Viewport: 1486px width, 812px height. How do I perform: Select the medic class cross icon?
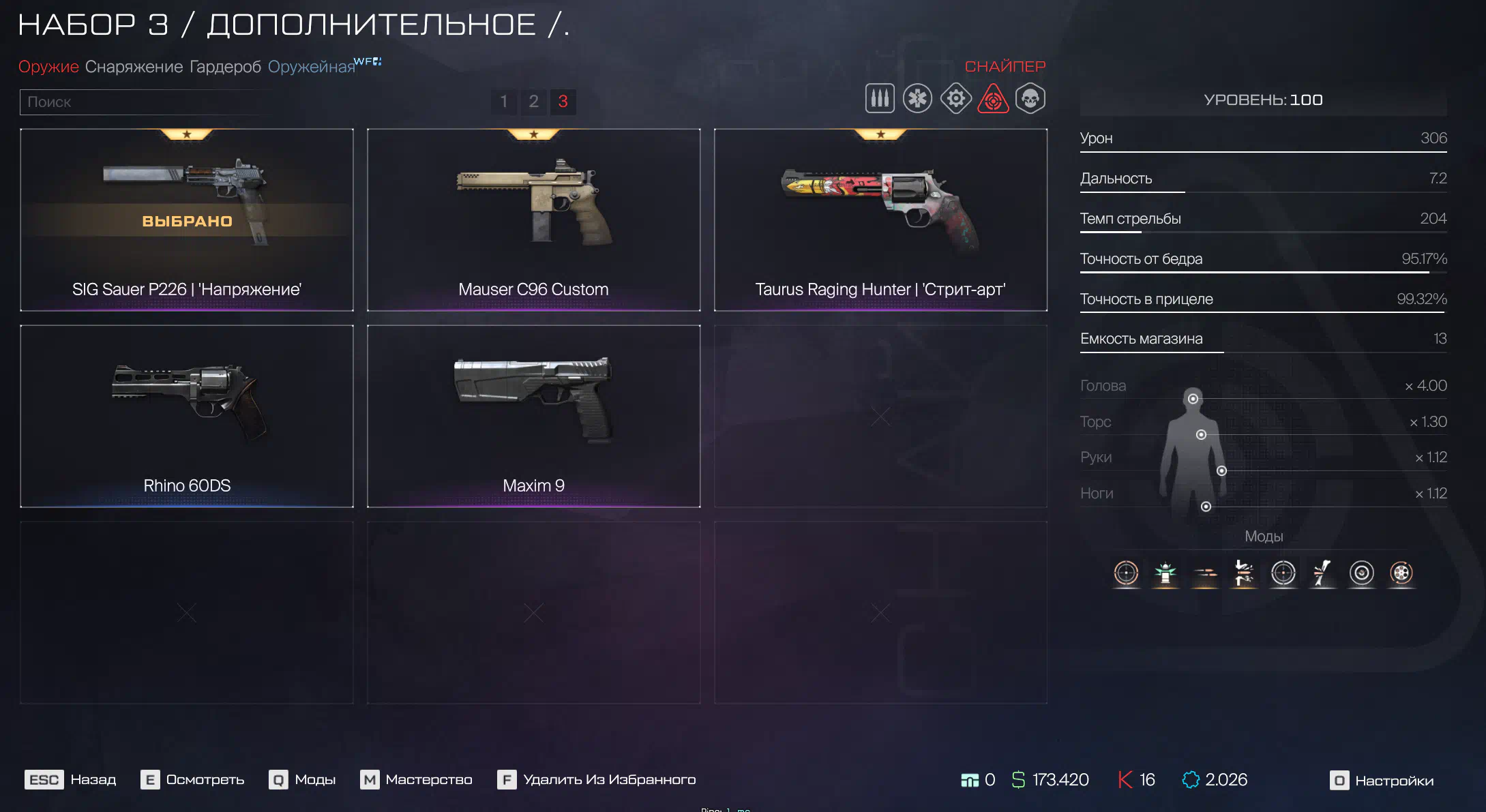coord(917,99)
